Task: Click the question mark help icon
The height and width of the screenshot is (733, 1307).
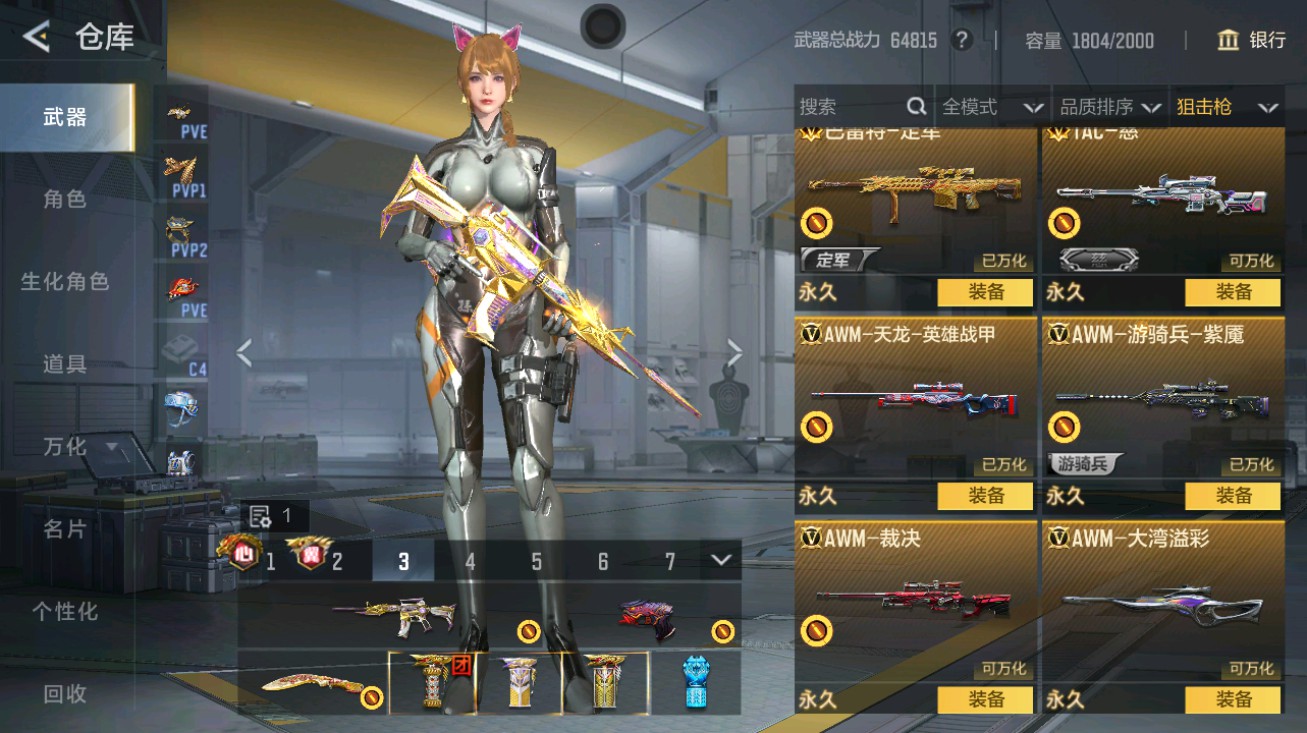Action: pyautogui.click(x=962, y=40)
